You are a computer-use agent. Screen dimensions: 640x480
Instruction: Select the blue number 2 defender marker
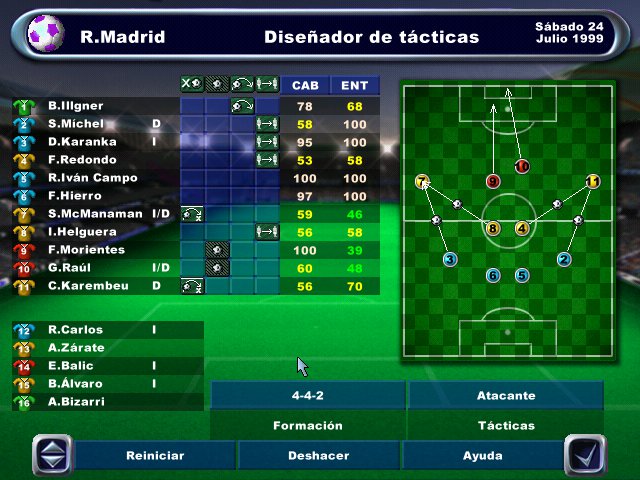564,260
